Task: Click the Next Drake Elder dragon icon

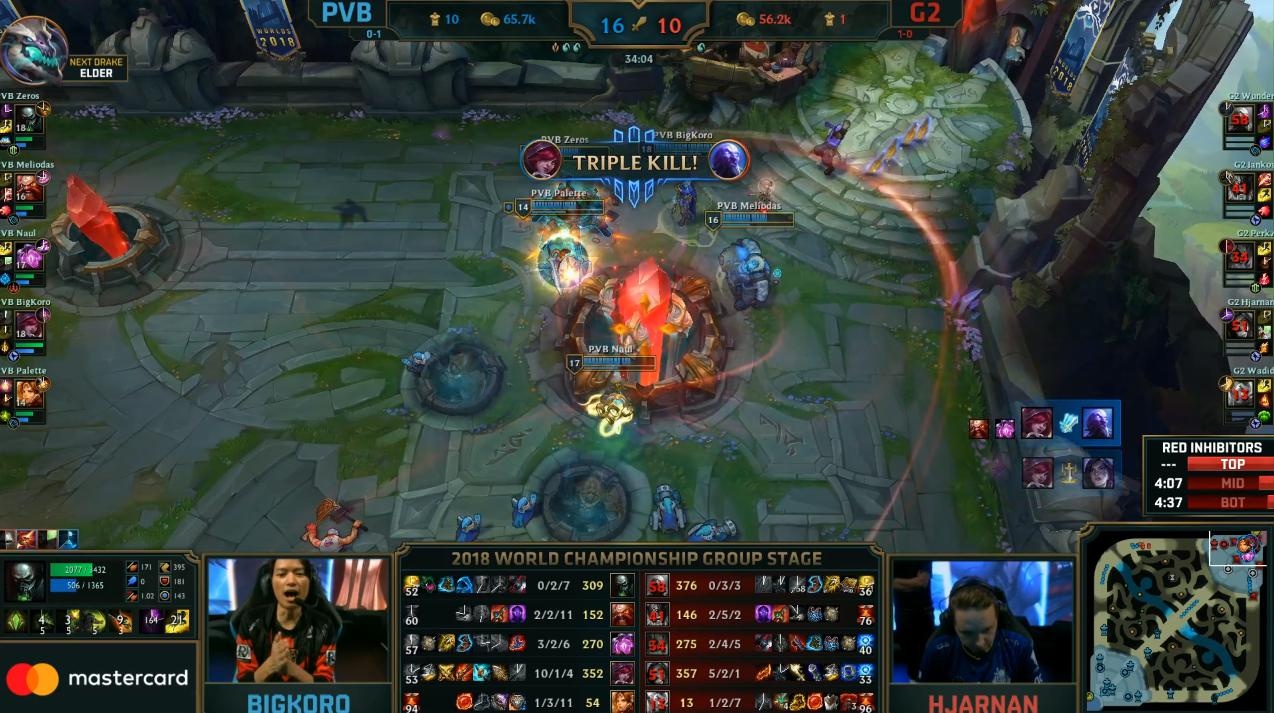Action: coord(33,50)
